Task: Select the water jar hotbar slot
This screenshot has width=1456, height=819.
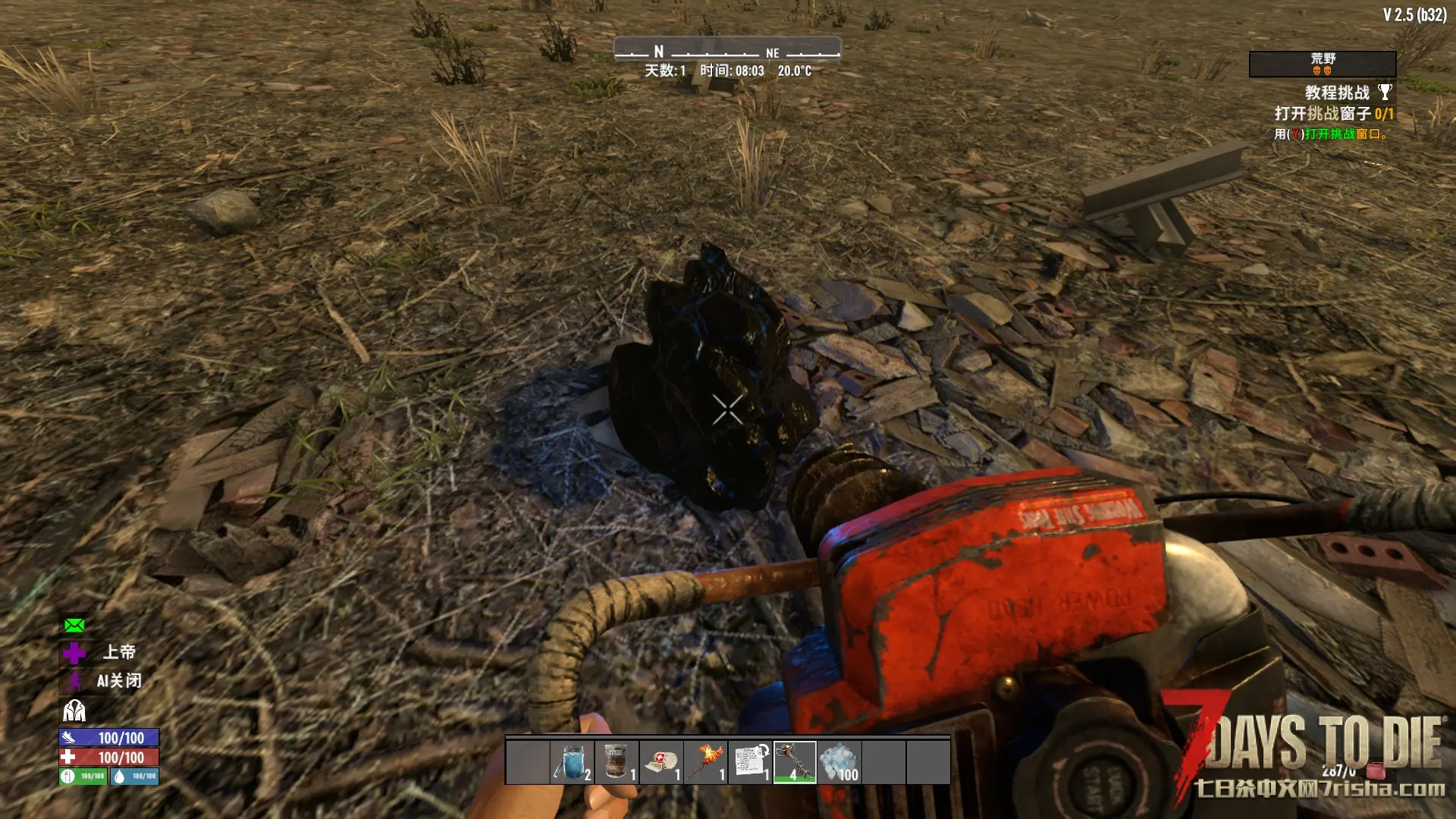Action: click(x=572, y=761)
